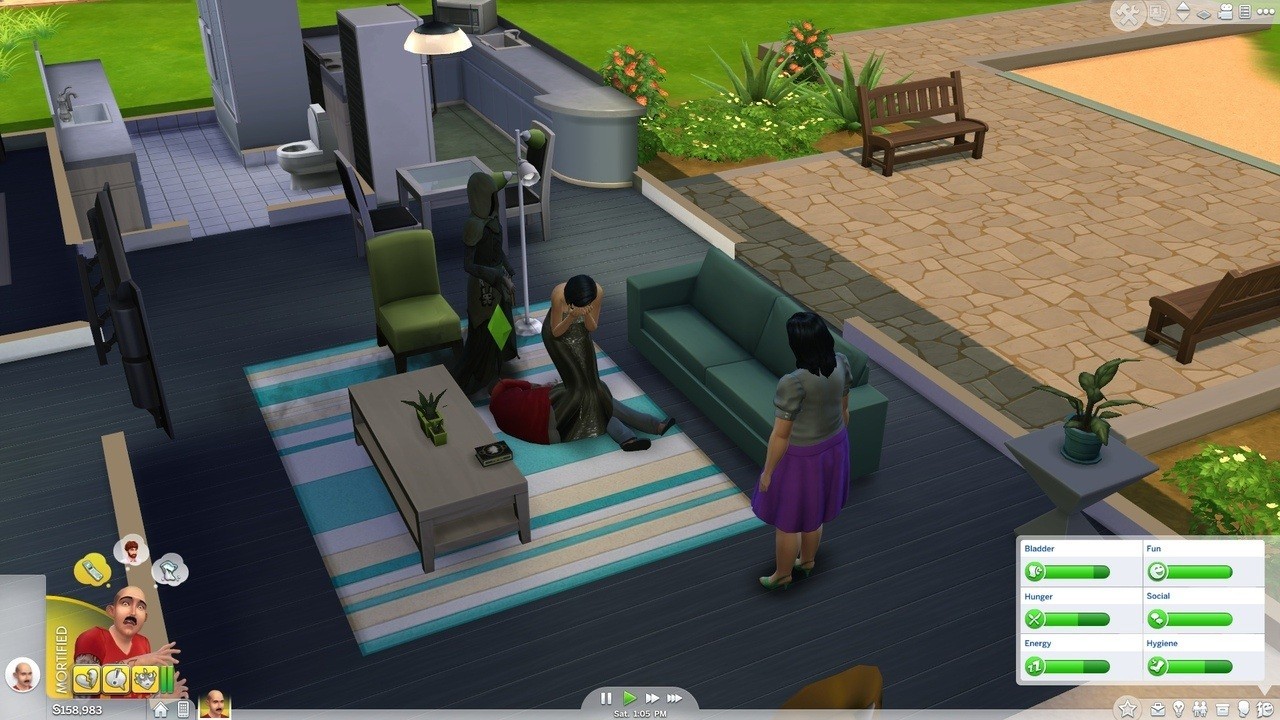Open the phone icon near the funds display
The width and height of the screenshot is (1280, 720).
coord(183,708)
